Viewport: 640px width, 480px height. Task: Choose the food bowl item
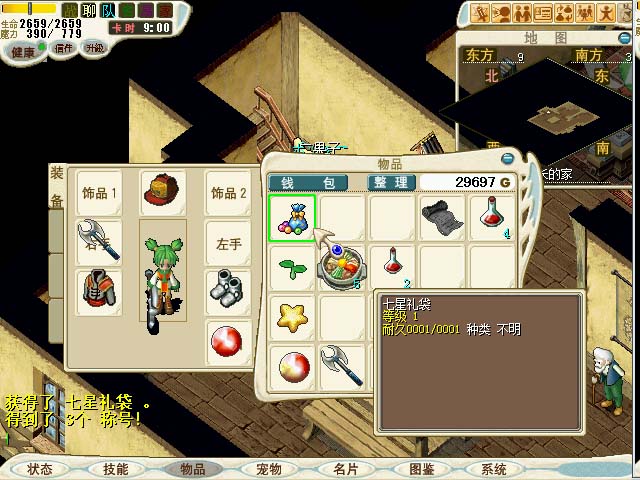342,268
